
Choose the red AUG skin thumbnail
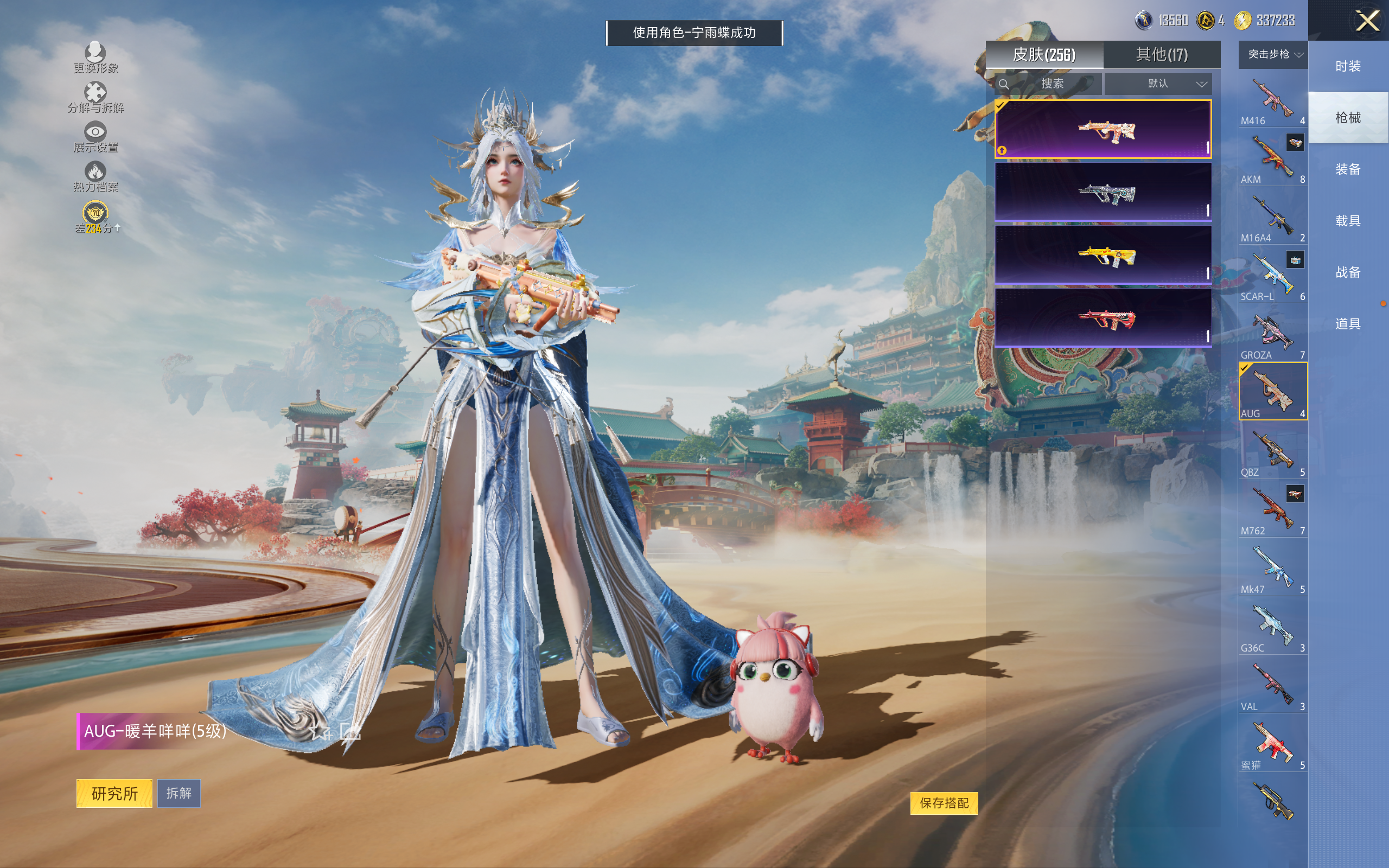[1103, 318]
